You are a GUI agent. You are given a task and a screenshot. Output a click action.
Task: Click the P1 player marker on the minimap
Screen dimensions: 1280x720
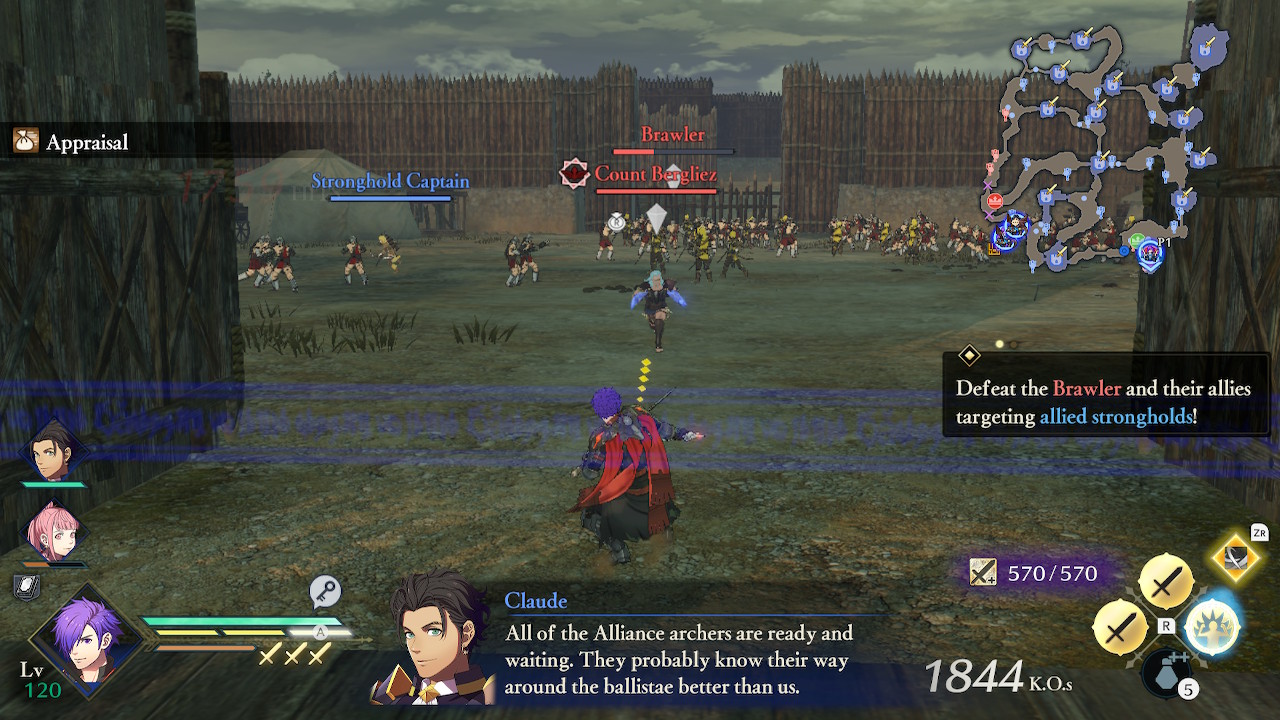point(1151,251)
